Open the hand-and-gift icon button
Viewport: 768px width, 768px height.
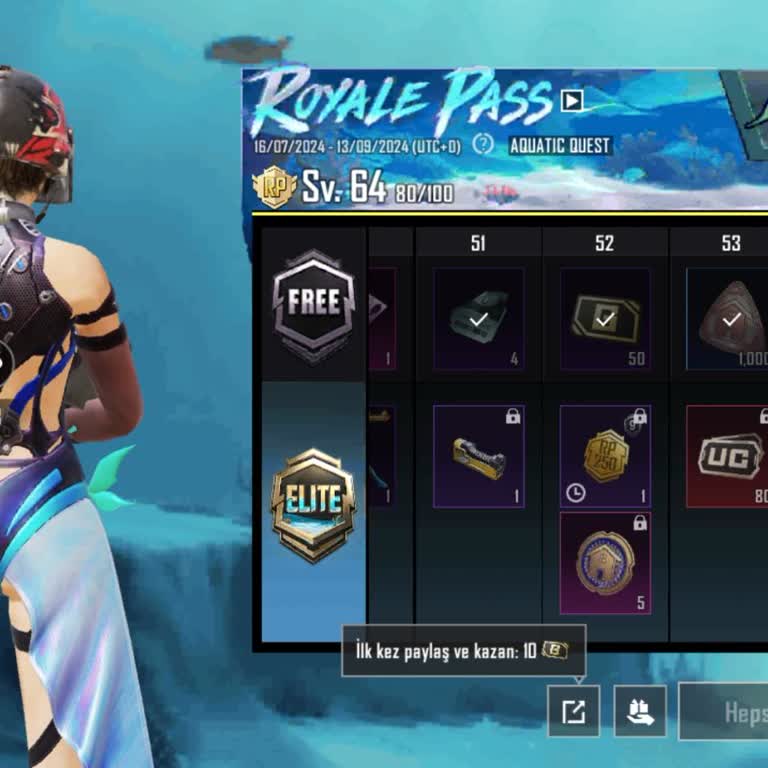640,711
